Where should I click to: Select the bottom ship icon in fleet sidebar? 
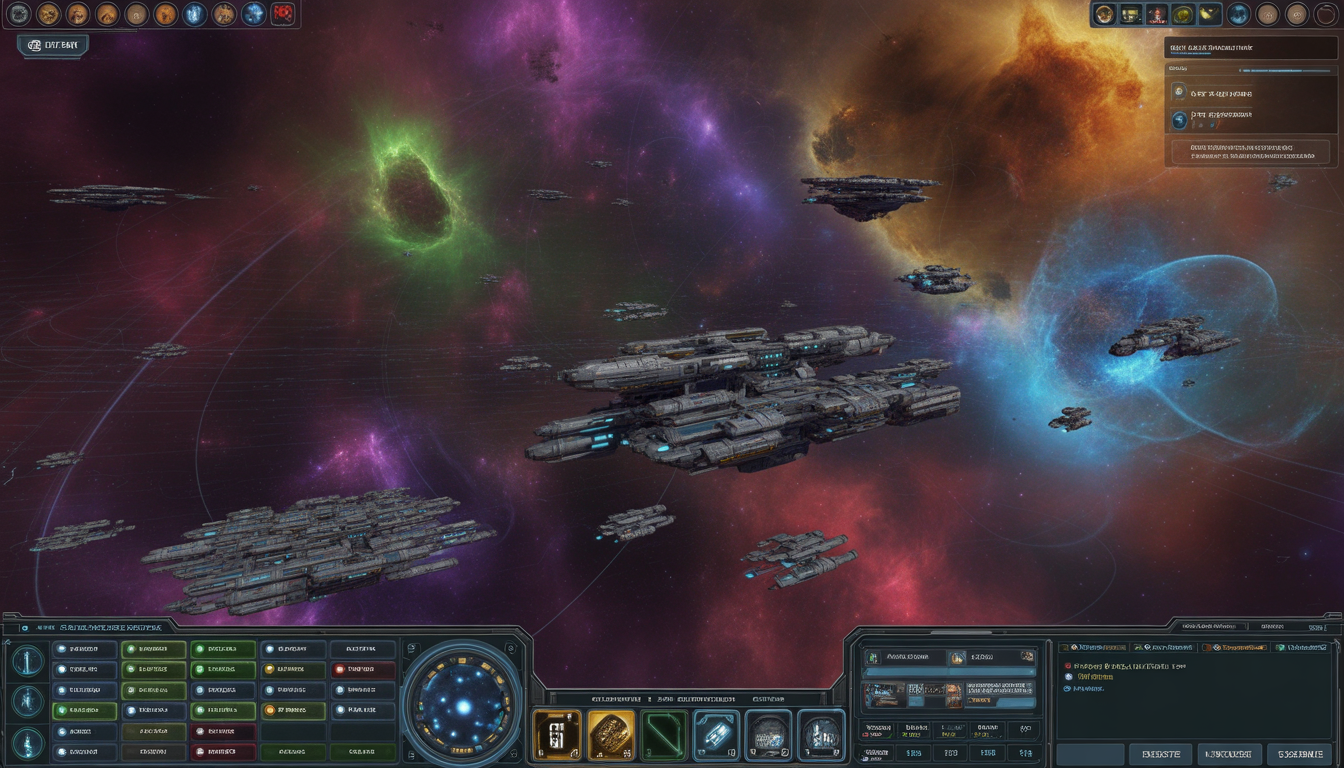pos(28,743)
